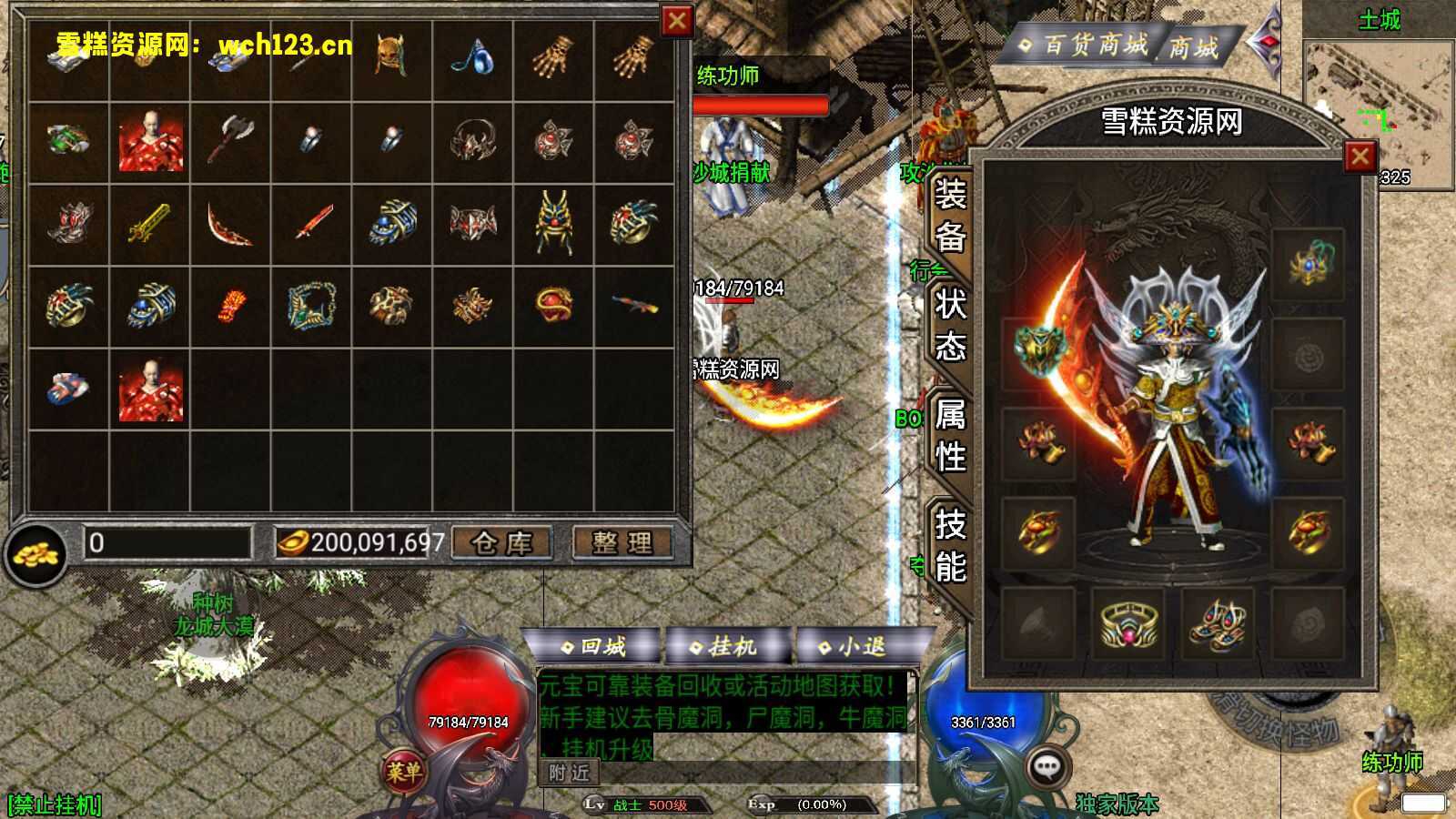The image size is (1456, 819).
Task: Click the chat speech bubble icon
Action: [1047, 769]
